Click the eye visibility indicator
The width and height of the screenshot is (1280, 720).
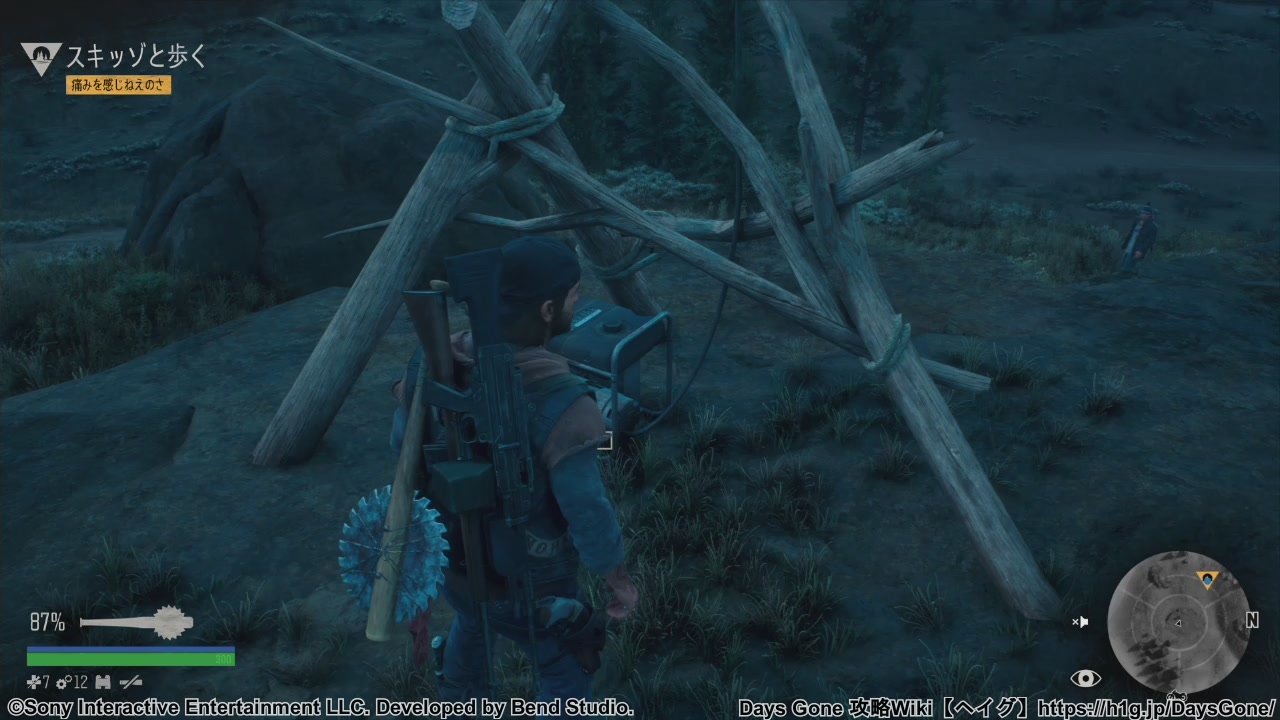pyautogui.click(x=1085, y=679)
